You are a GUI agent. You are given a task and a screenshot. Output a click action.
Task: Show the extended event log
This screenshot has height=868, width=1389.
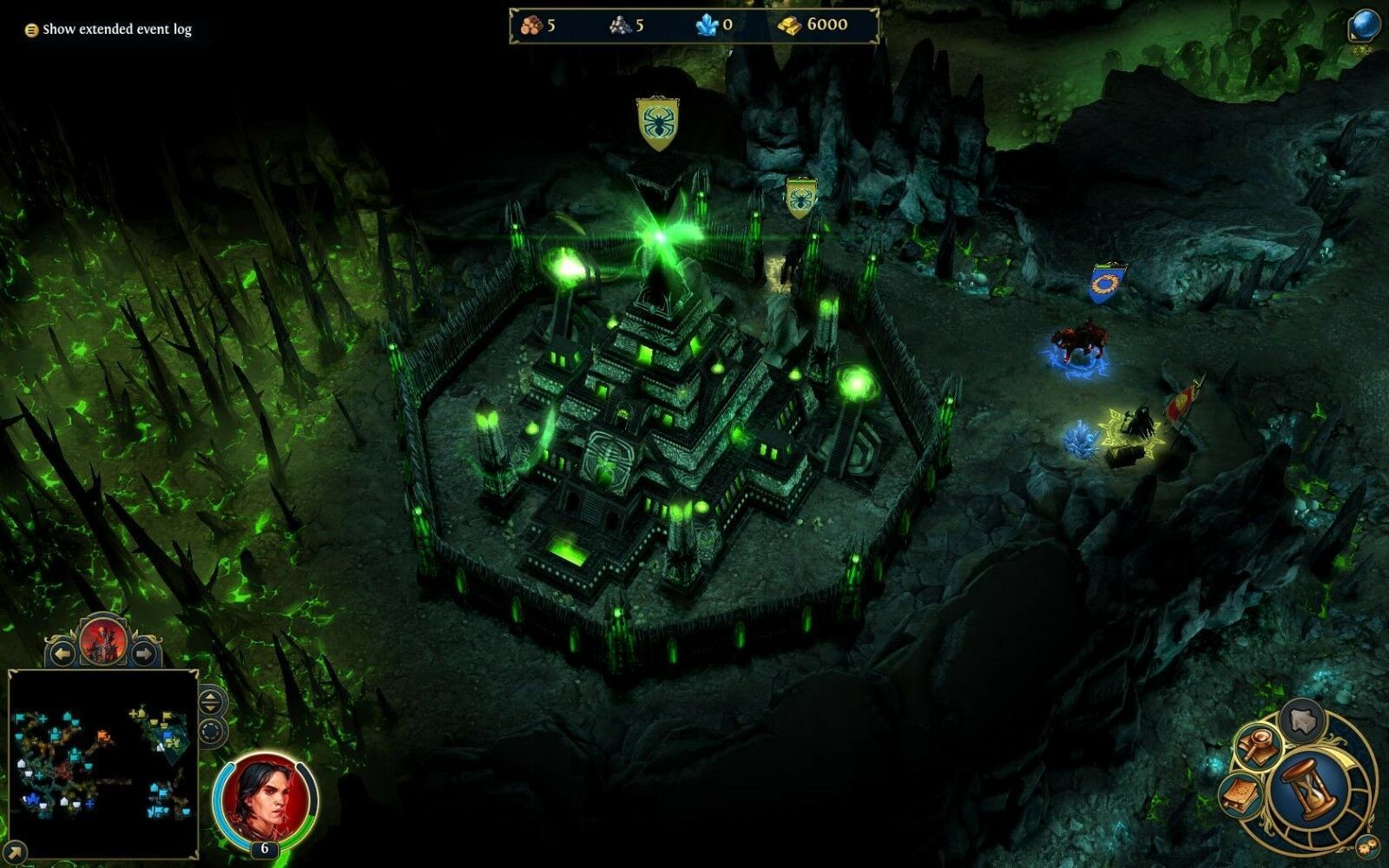coord(109,30)
